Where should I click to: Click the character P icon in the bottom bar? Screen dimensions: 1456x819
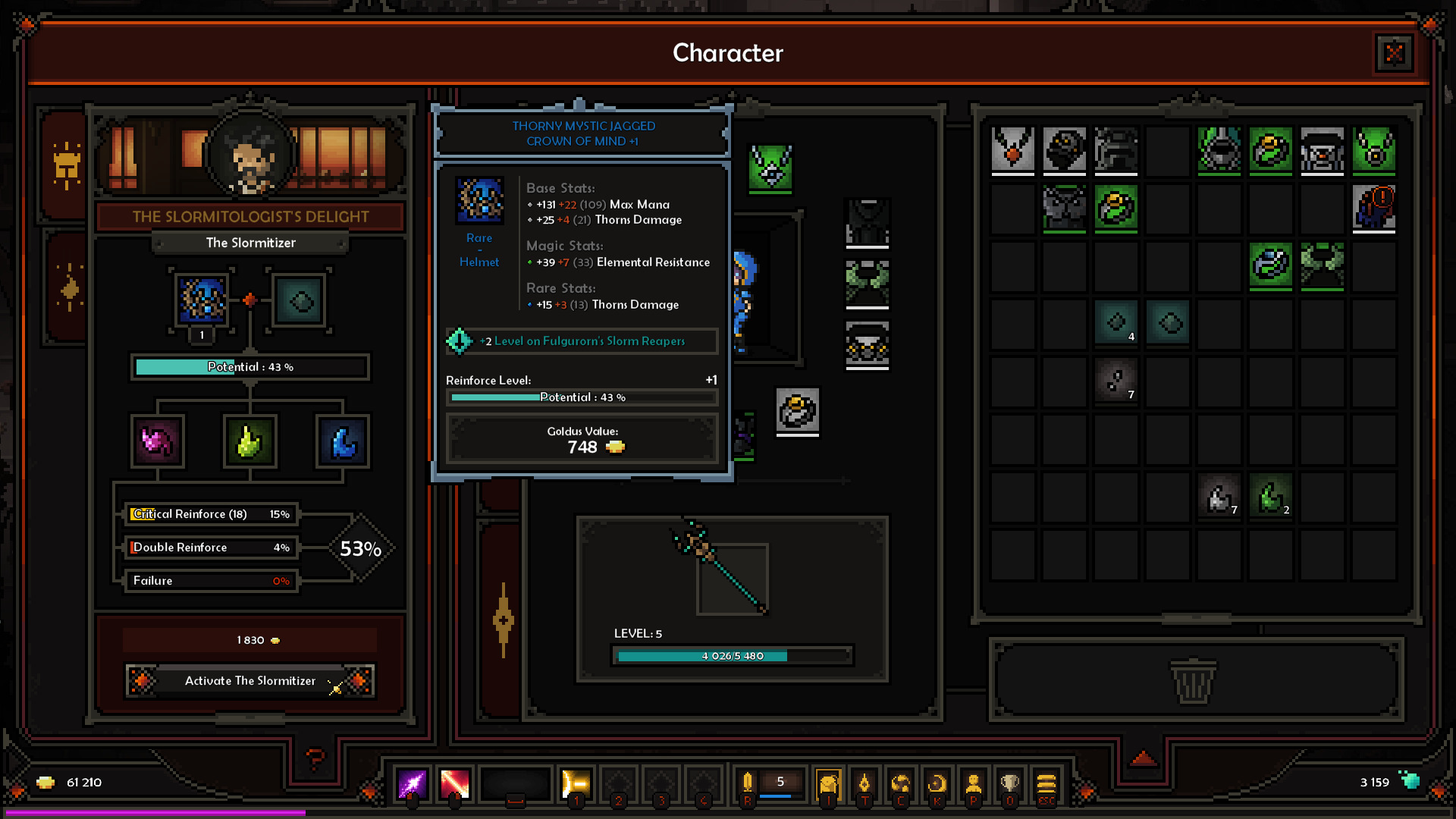[974, 783]
